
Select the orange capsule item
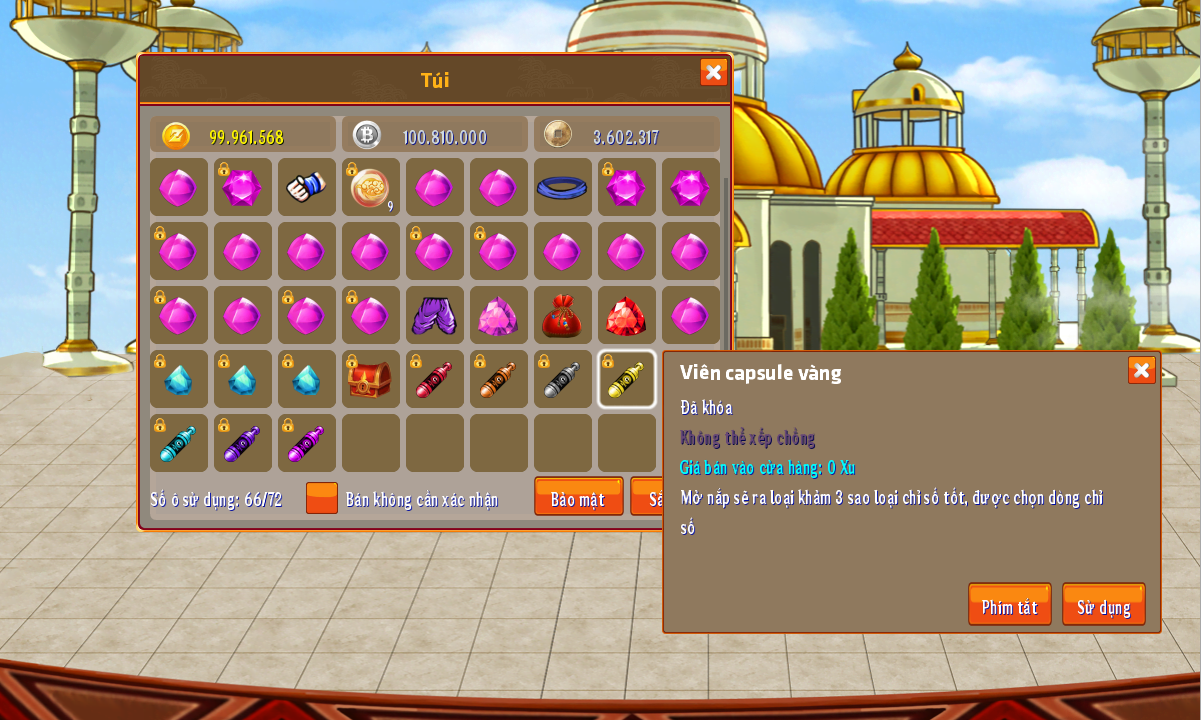498,379
